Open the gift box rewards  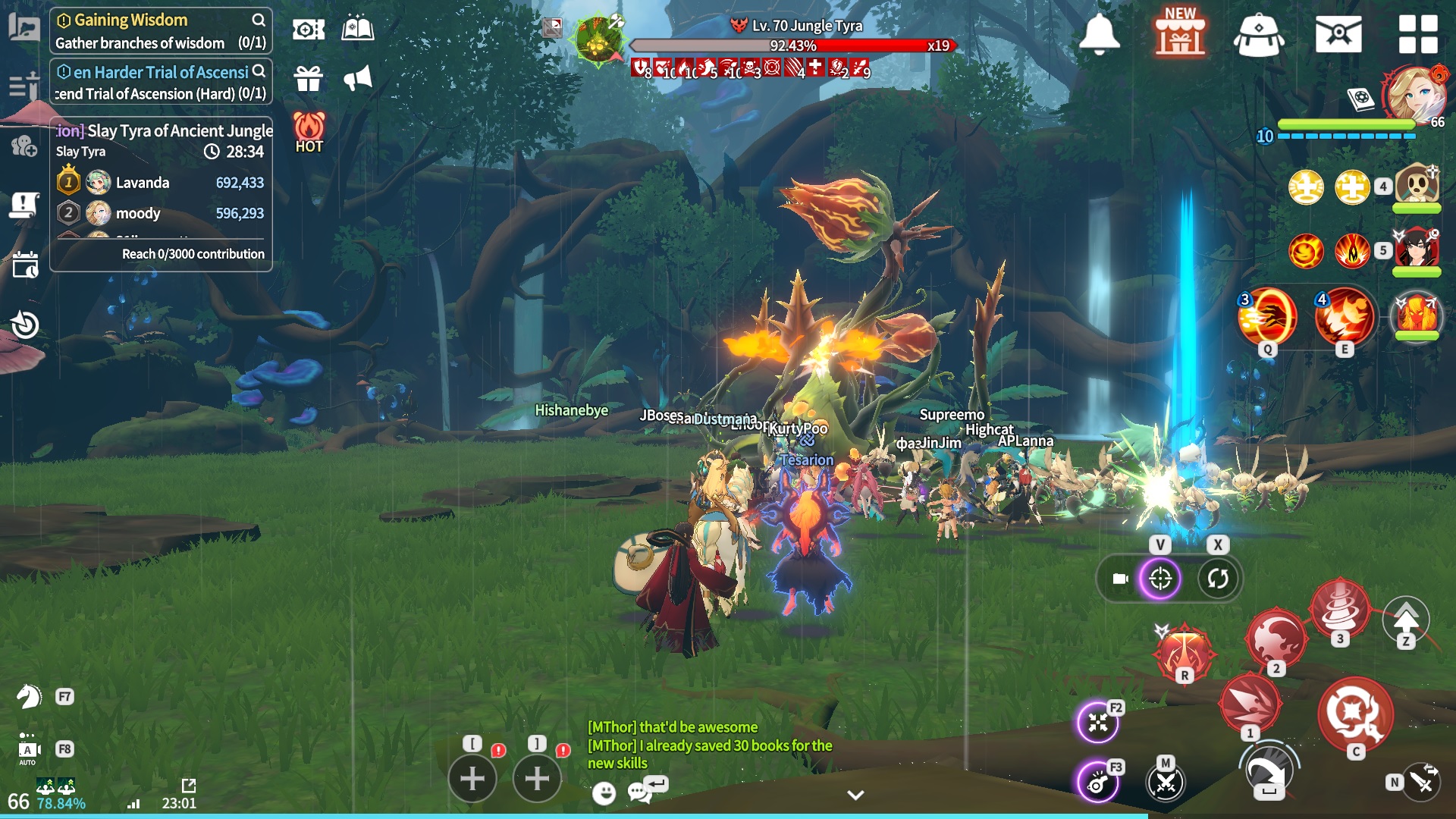pyautogui.click(x=309, y=78)
